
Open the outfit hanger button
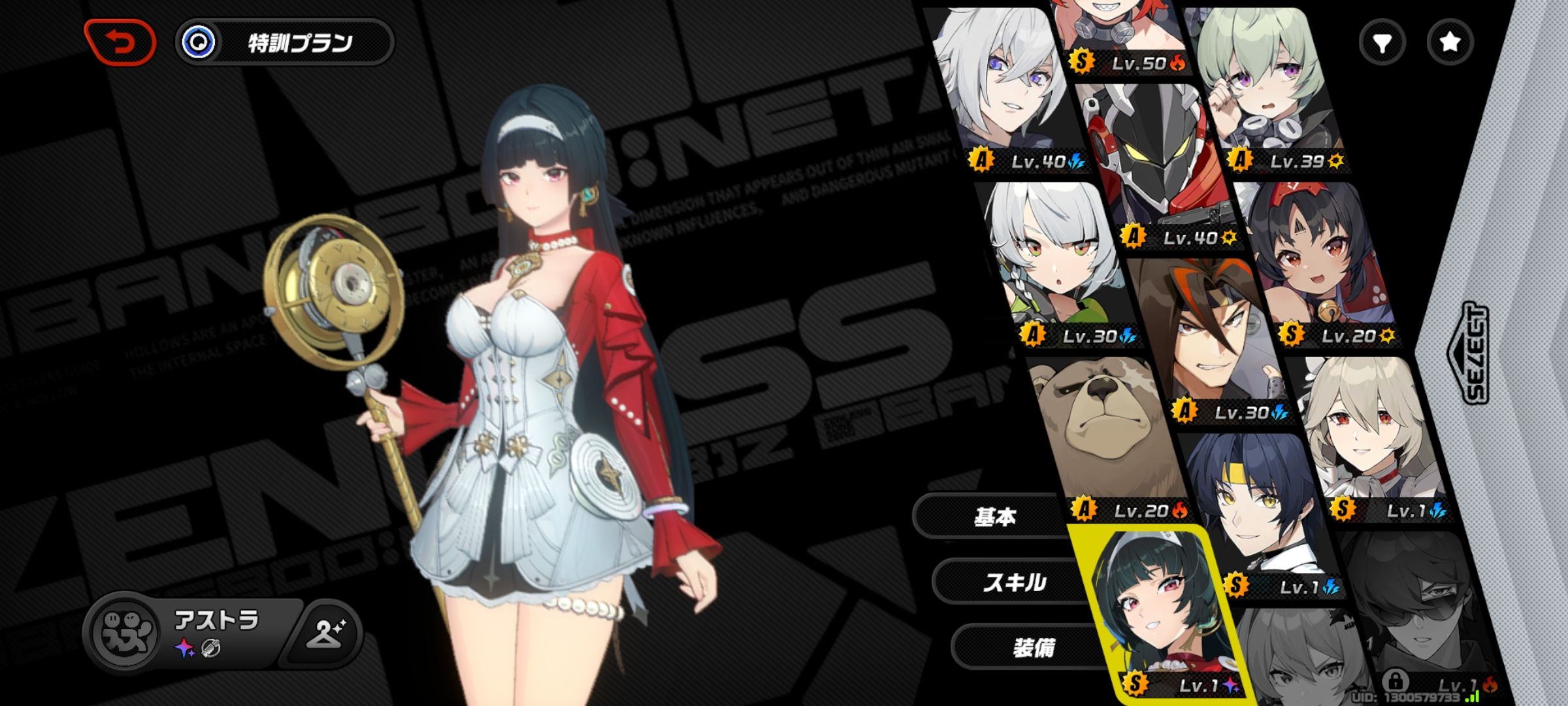(x=327, y=633)
